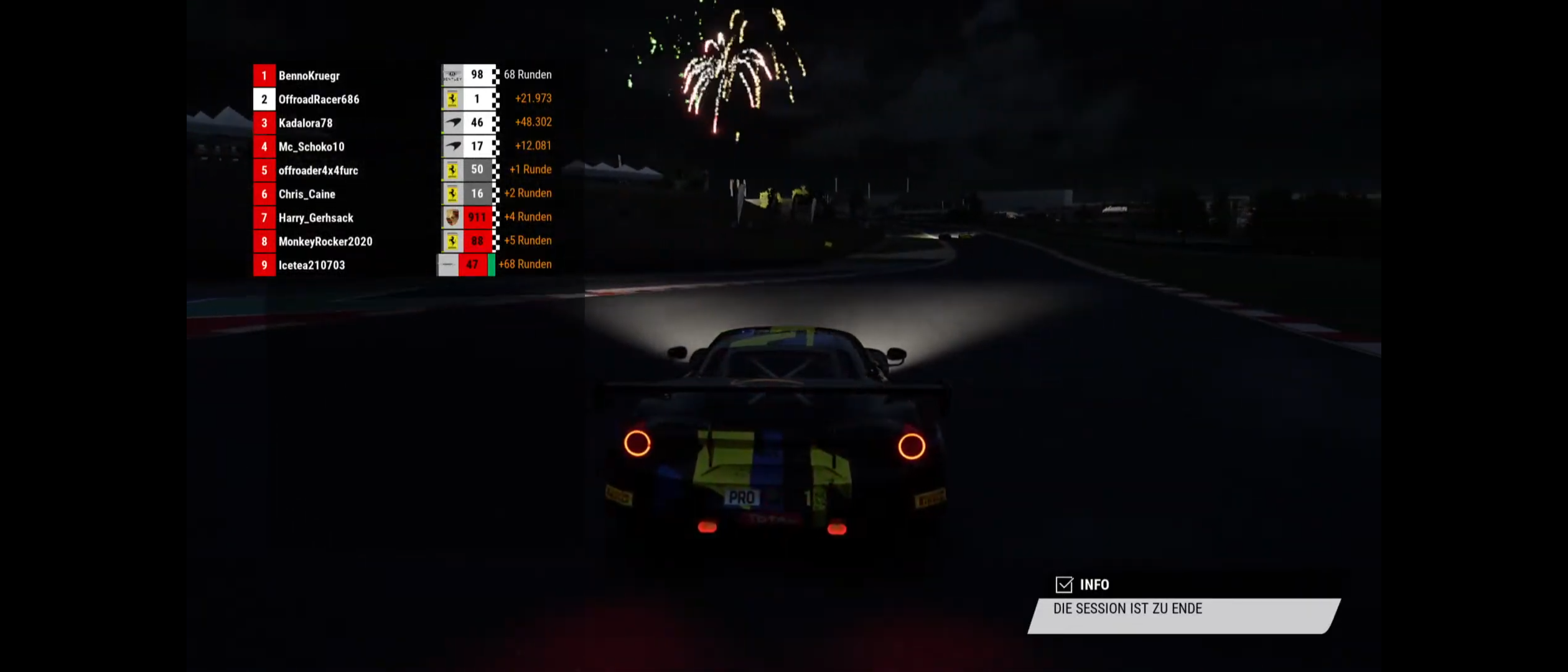Click Kadalora78's standings entry
Image resolution: width=1568 pixels, height=672 pixels.
pos(306,123)
